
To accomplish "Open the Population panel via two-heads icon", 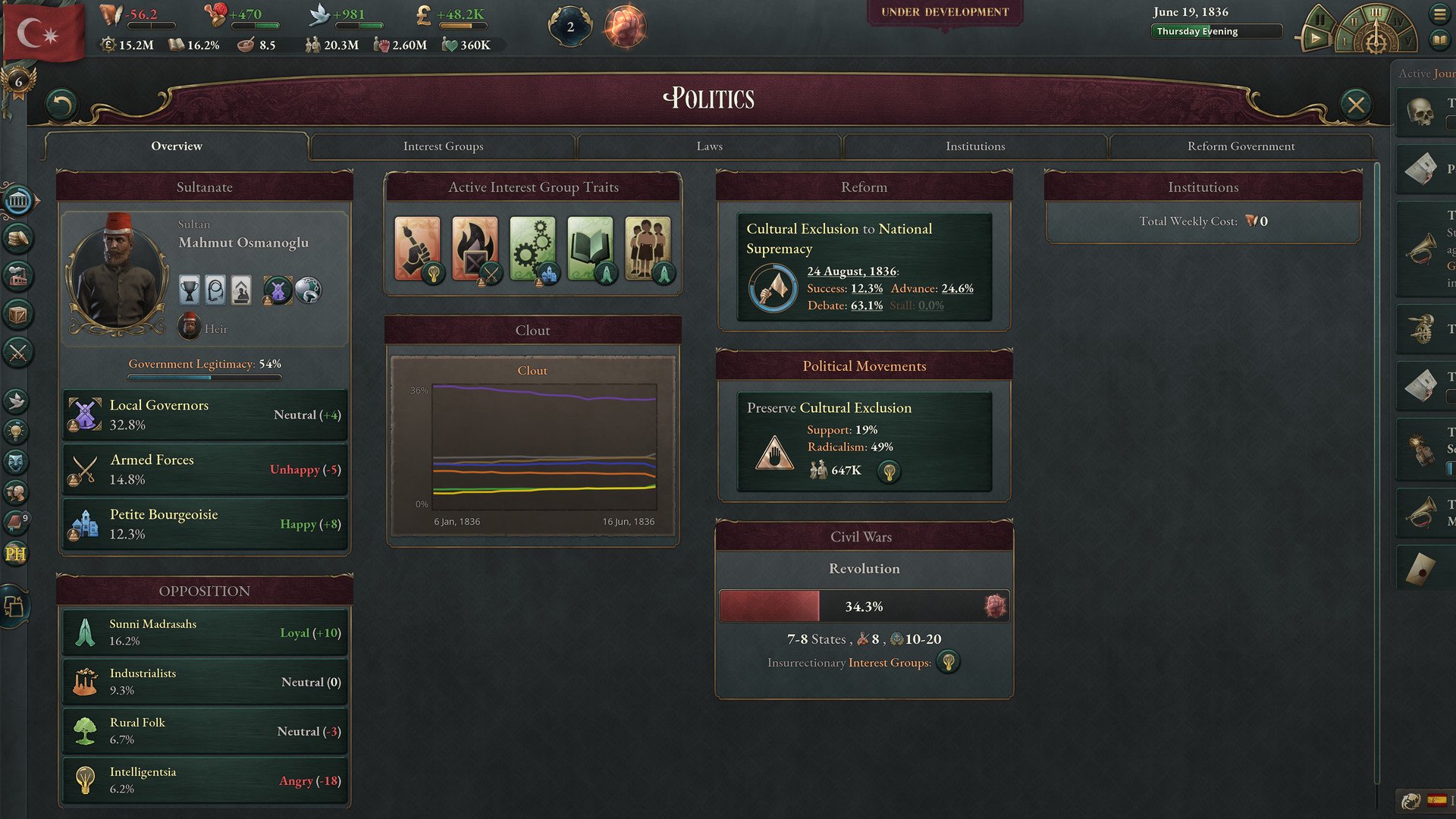I will [17, 493].
